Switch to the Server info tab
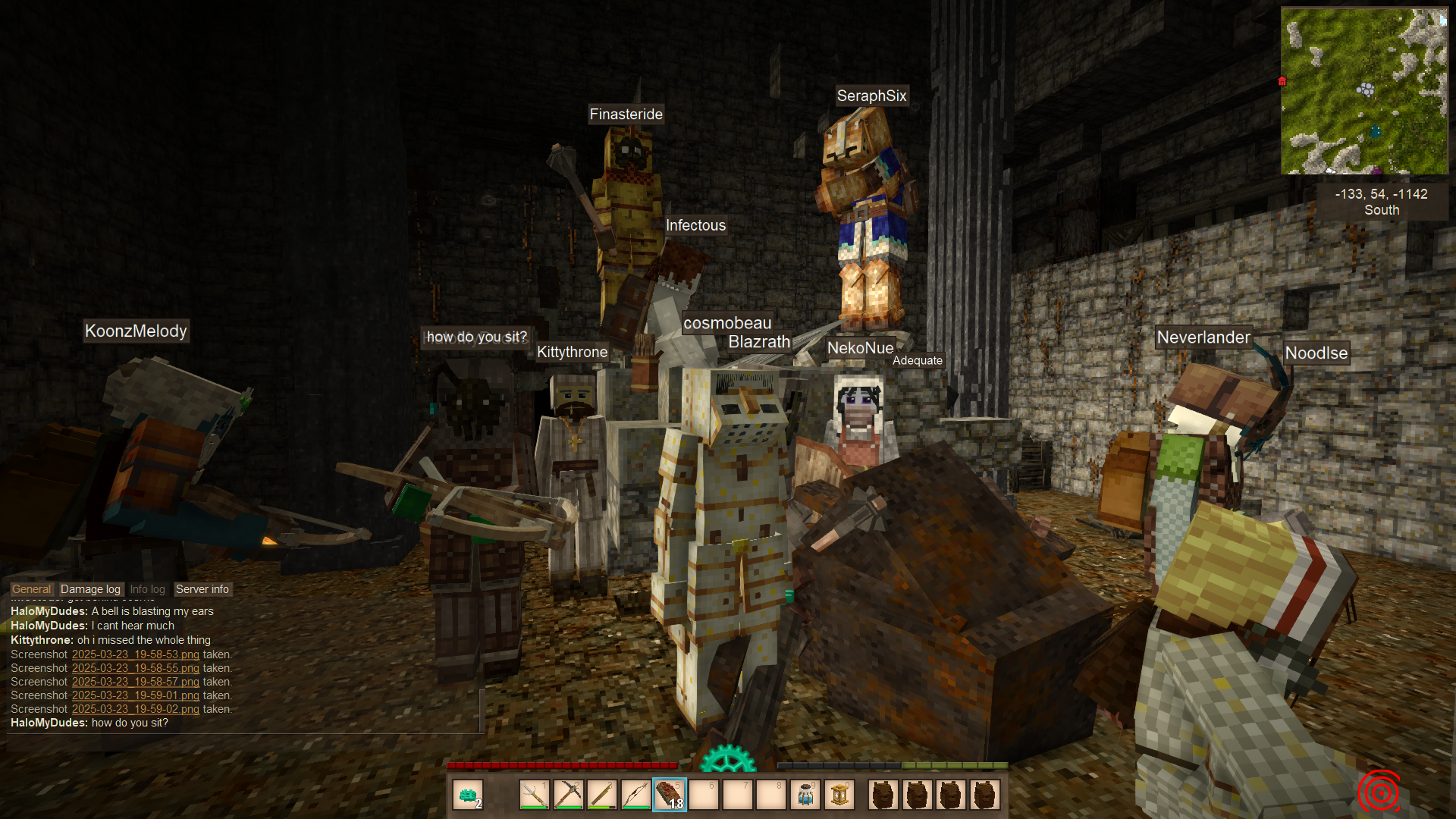Viewport: 1456px width, 819px height. click(x=202, y=589)
